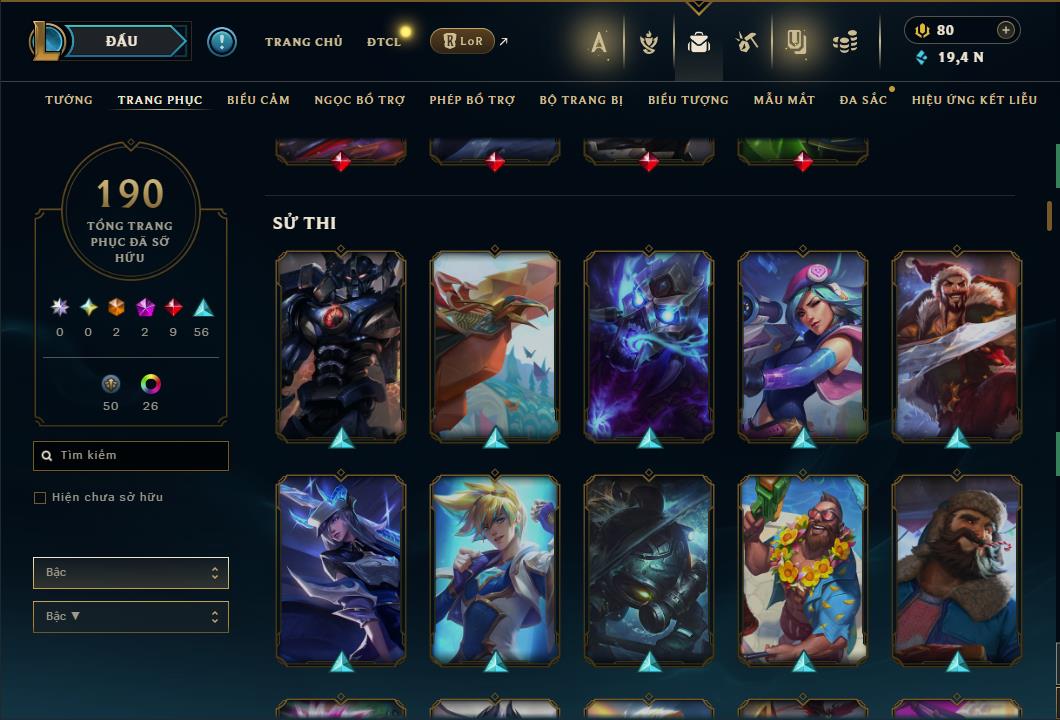The width and height of the screenshot is (1060, 720).
Task: Switch to the BIỂU TƯỢNG tab
Action: [688, 100]
